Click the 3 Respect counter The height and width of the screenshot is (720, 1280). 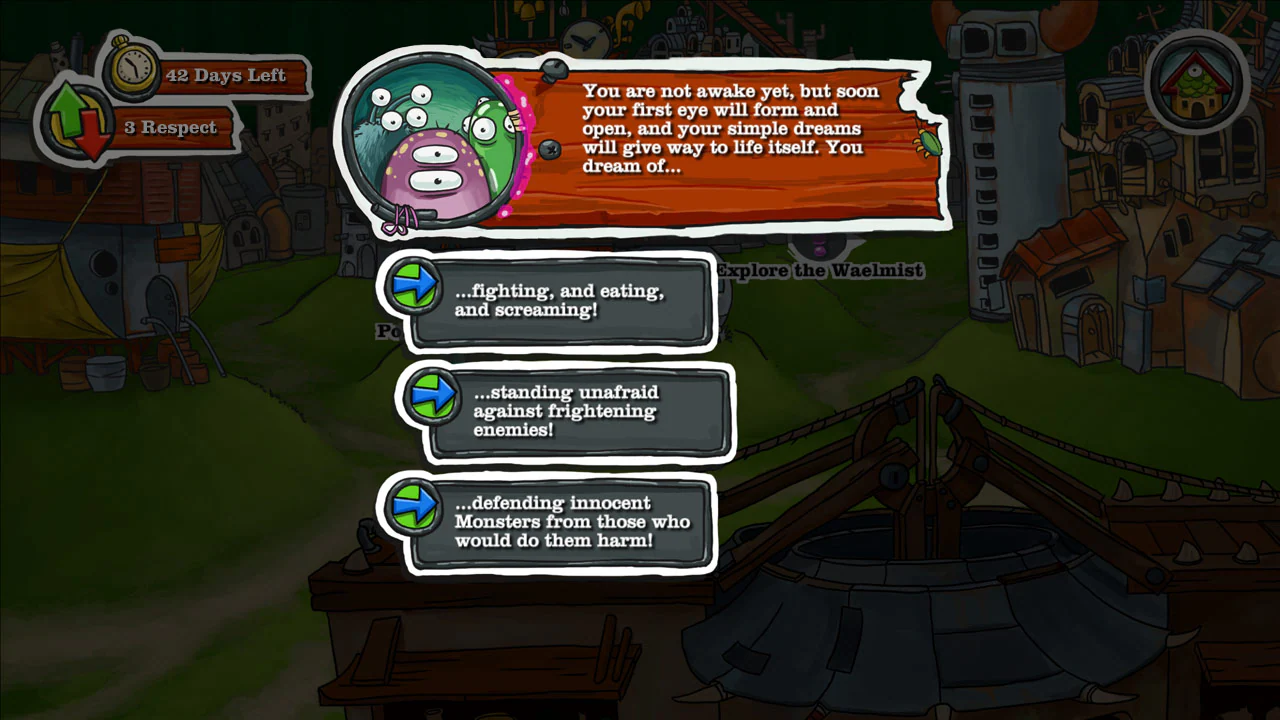[172, 127]
